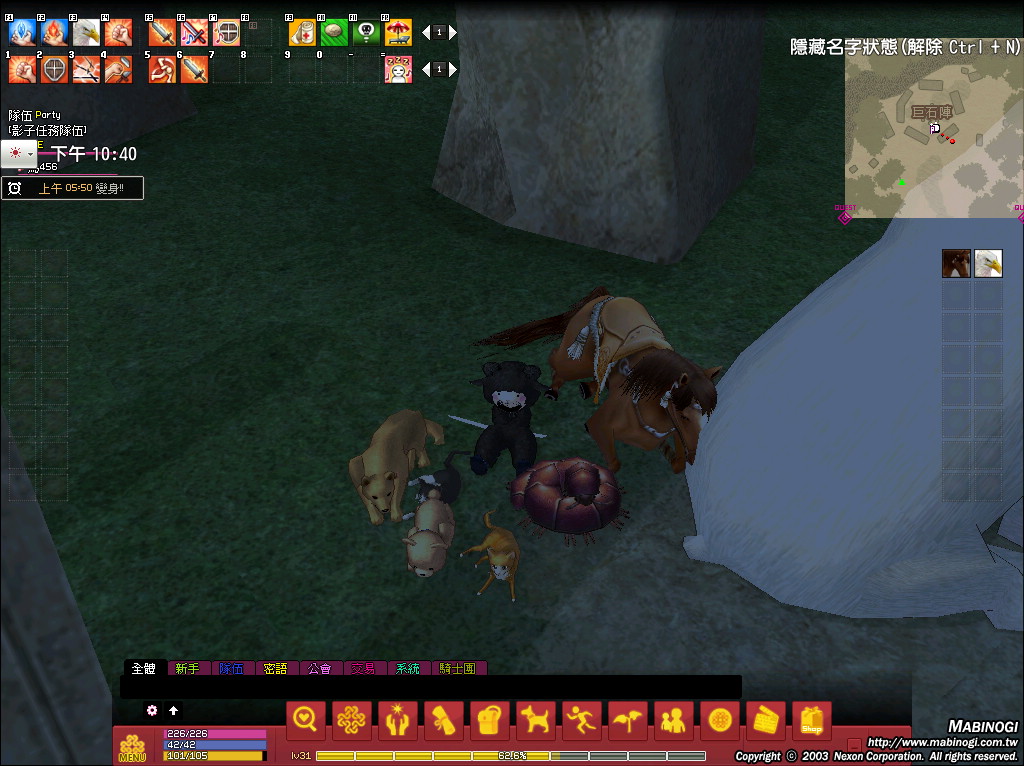Select the eagle pet portrait
1024x766 pixels.
coord(988,263)
